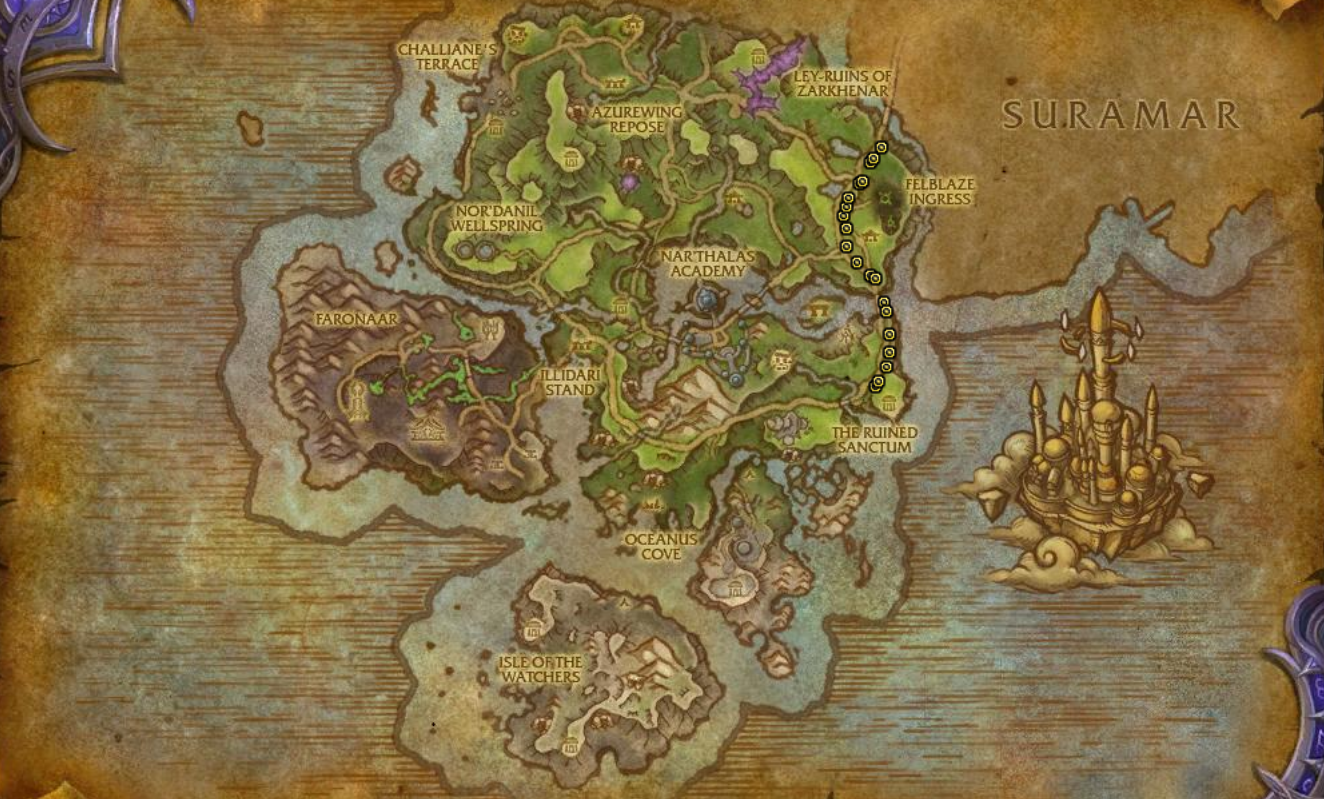The image size is (1324, 799).
Task: Click the shrine icon at The Ruined Sanctum
Action: tap(889, 402)
